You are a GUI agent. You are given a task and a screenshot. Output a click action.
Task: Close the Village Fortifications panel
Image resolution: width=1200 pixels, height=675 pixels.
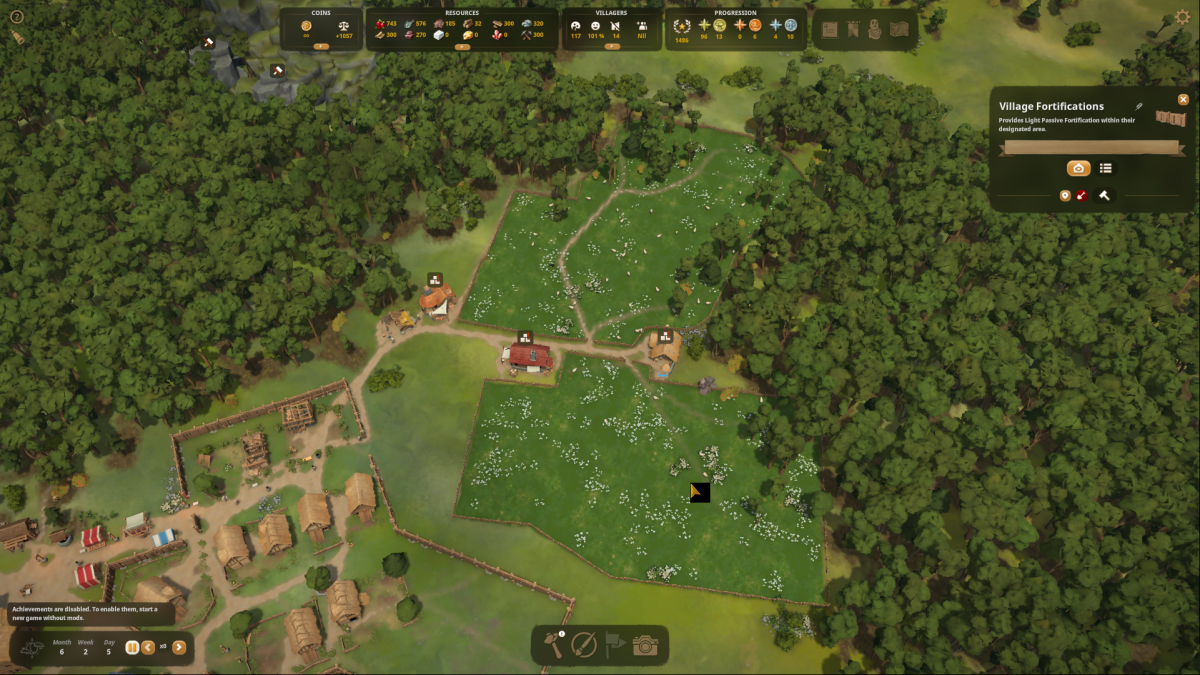1183,100
